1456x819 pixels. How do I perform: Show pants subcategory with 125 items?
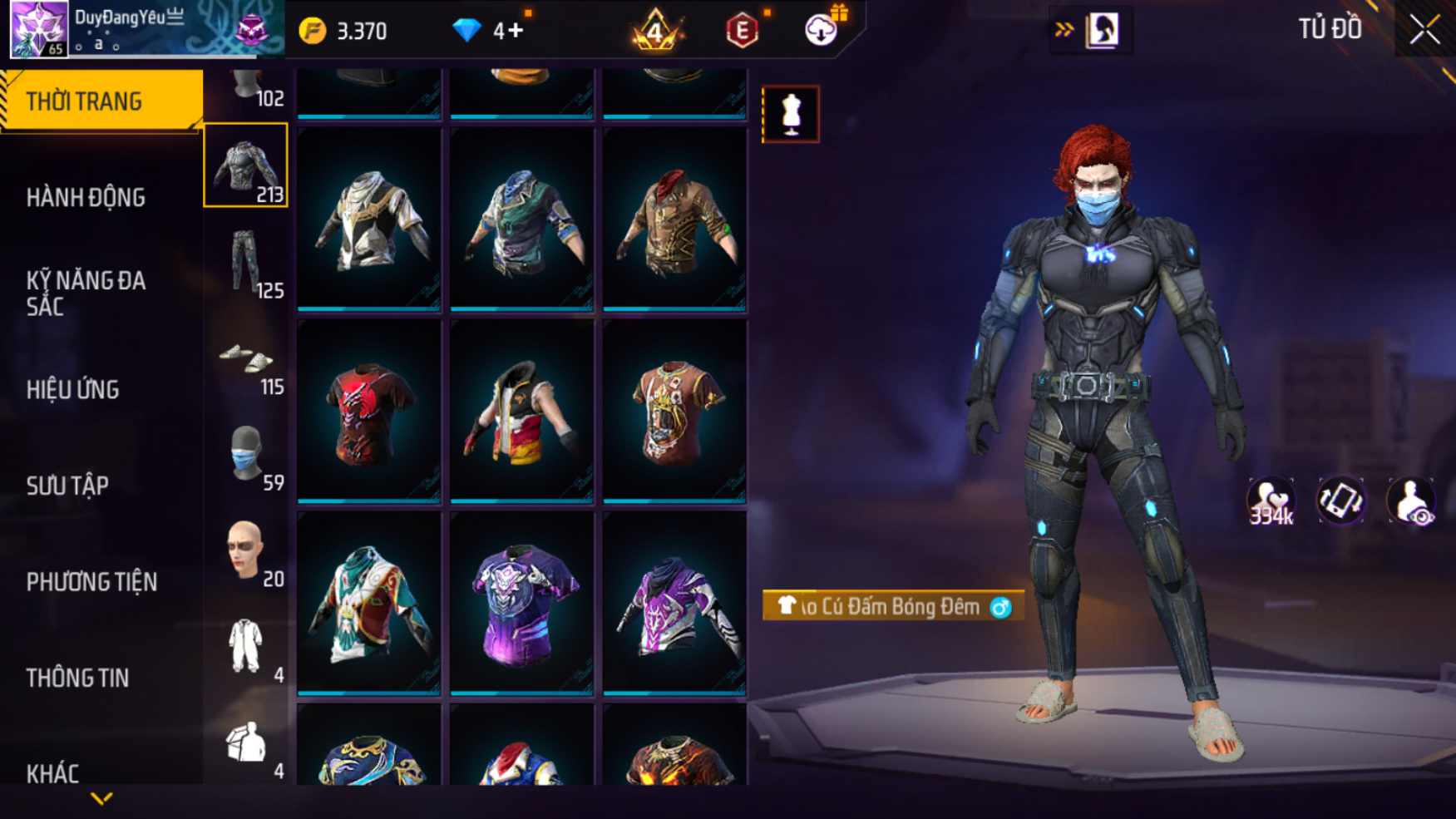click(x=246, y=264)
